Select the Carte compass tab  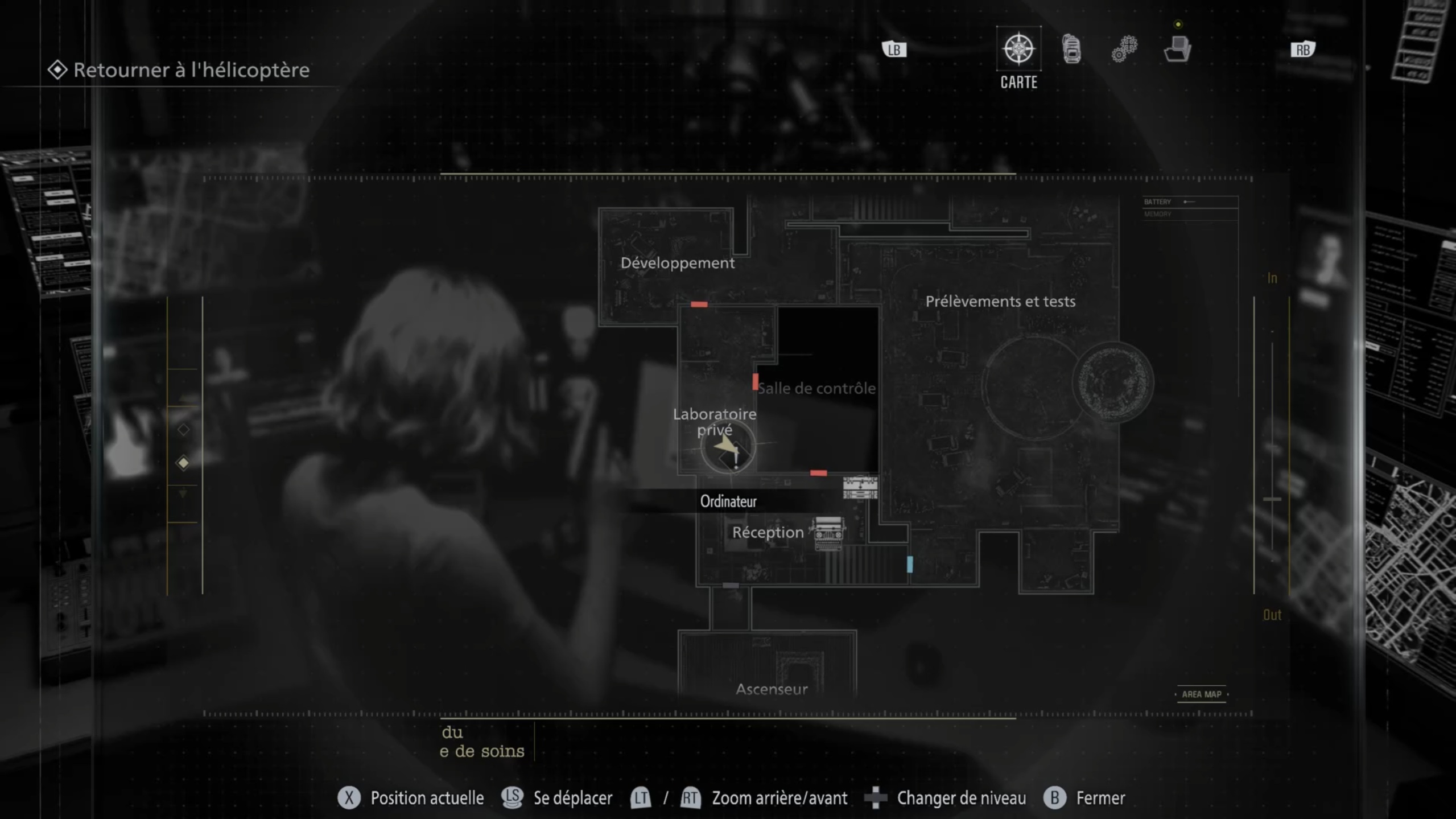1018,50
